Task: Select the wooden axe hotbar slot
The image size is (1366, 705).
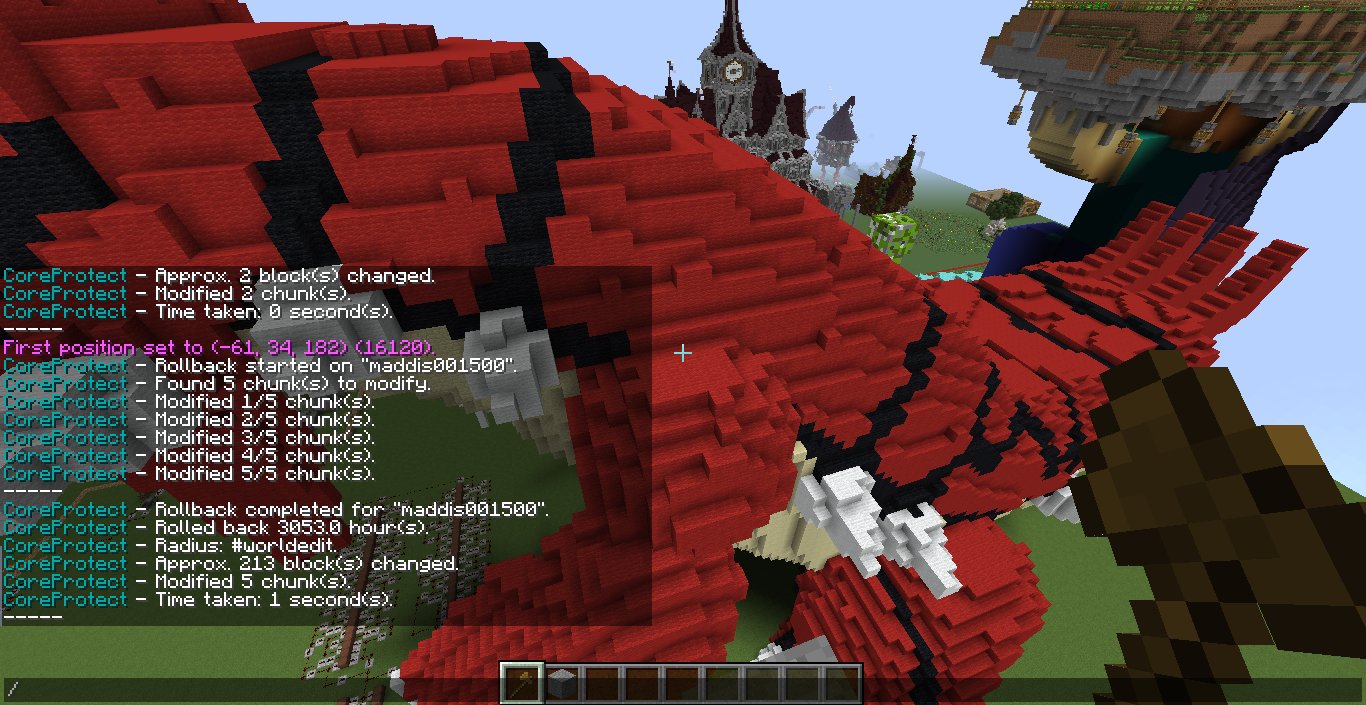Action: point(522,684)
